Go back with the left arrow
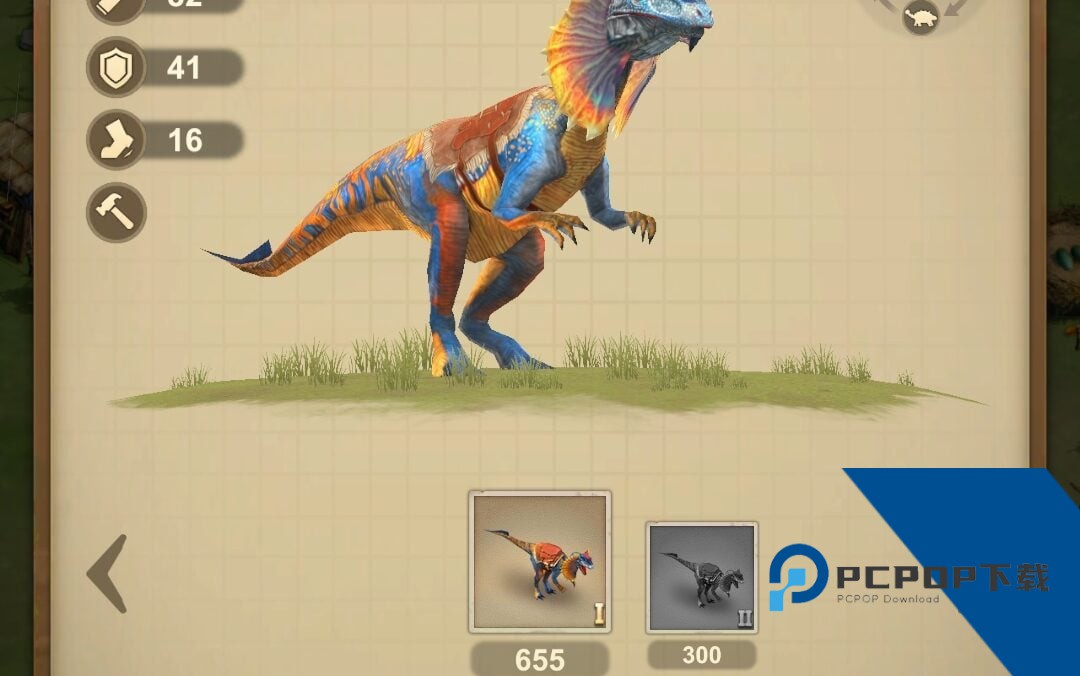Viewport: 1080px width, 676px height. tap(108, 573)
